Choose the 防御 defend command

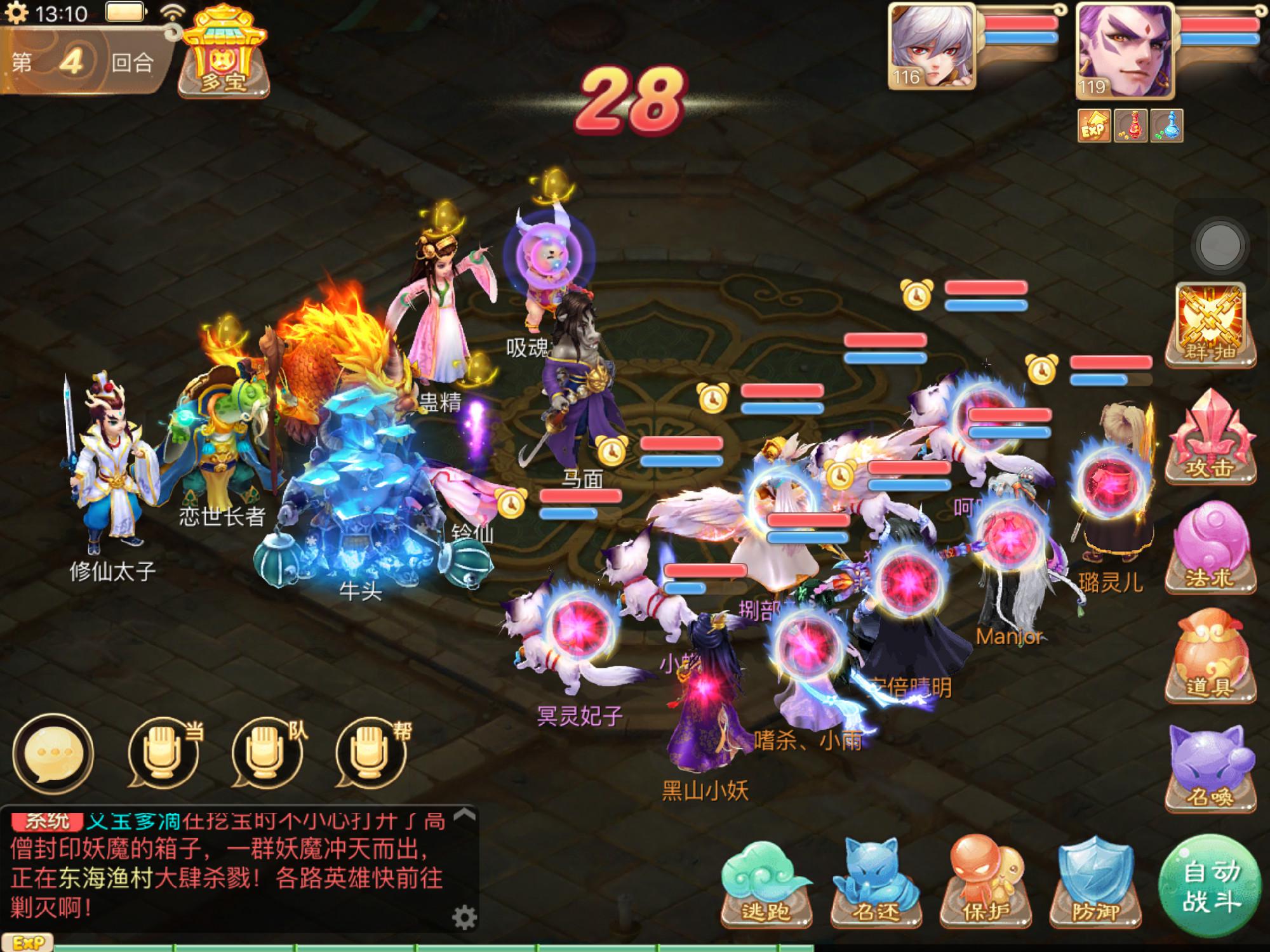pos(1095,882)
